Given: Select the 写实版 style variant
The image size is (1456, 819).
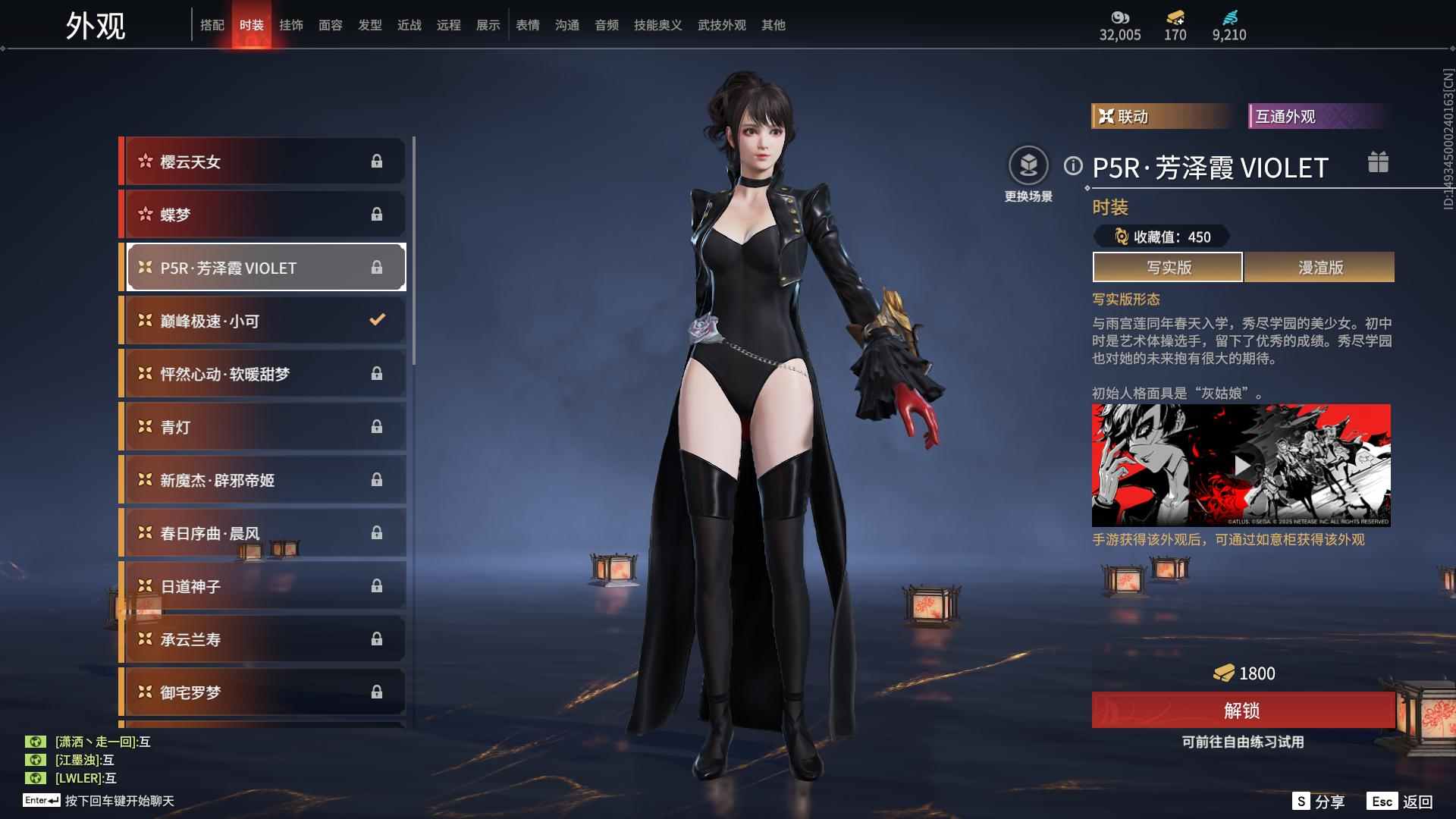Looking at the screenshot, I should (1168, 268).
